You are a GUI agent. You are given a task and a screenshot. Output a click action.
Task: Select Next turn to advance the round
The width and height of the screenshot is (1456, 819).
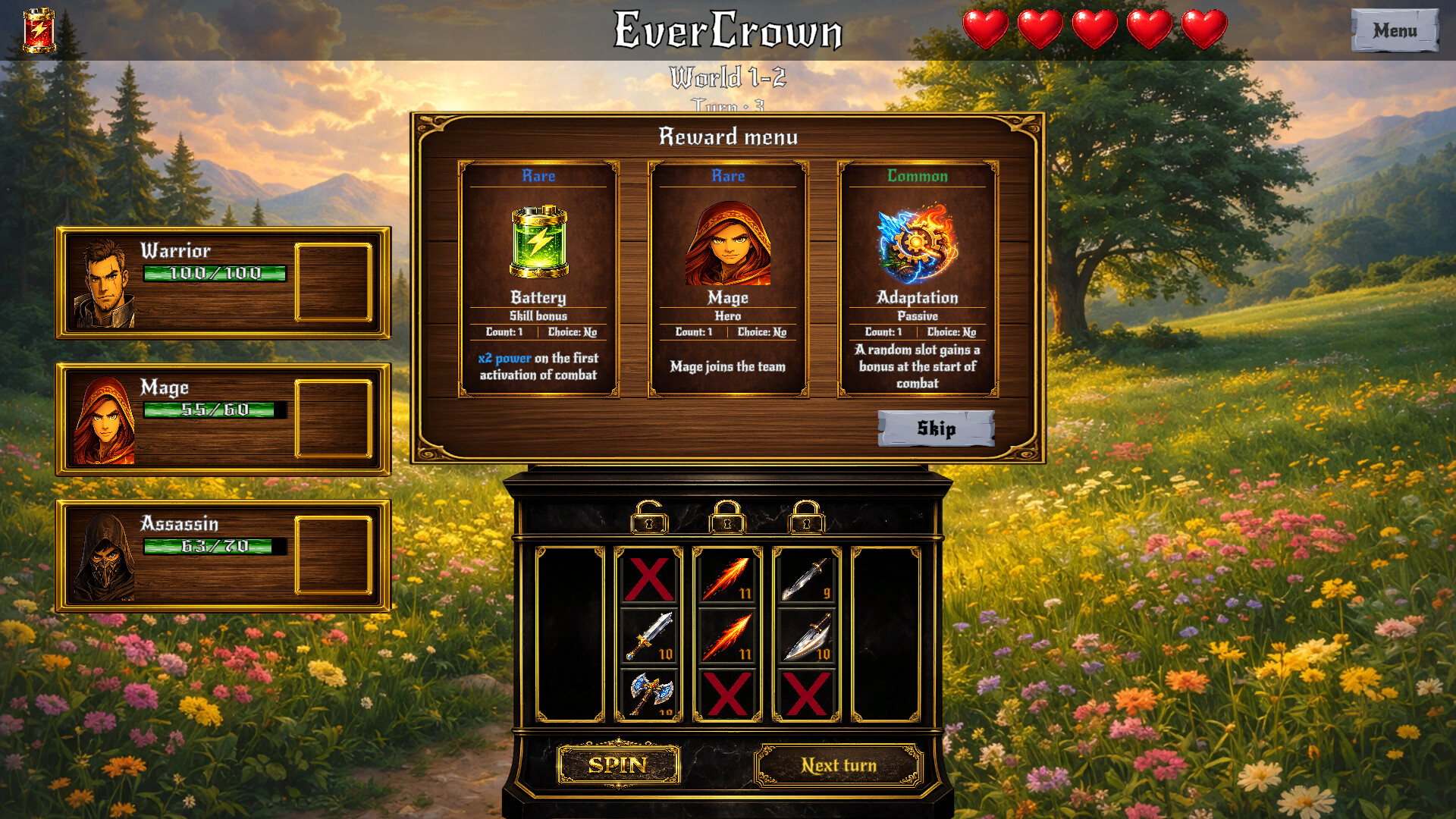[839, 764]
